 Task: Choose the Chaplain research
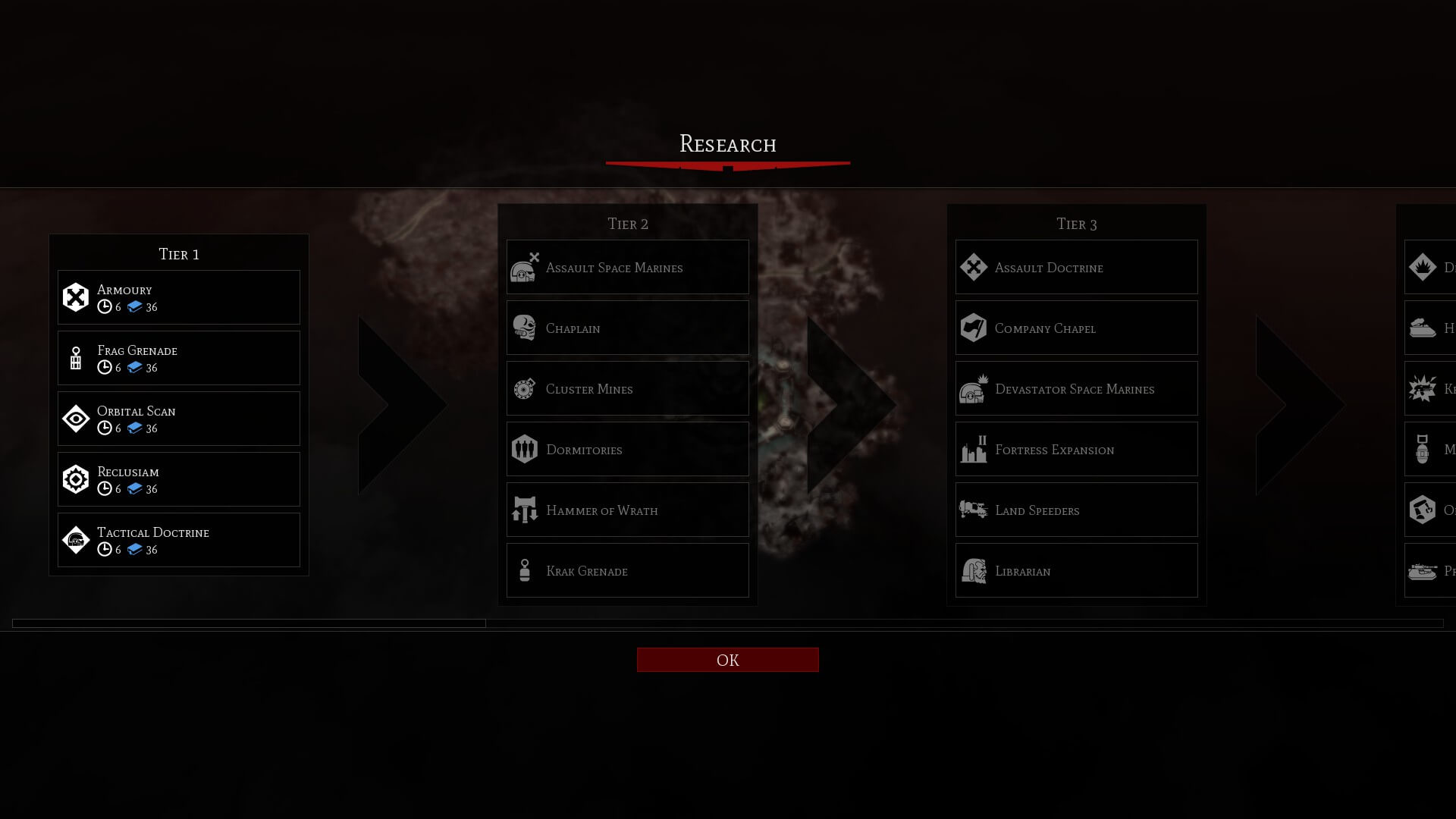(x=627, y=328)
